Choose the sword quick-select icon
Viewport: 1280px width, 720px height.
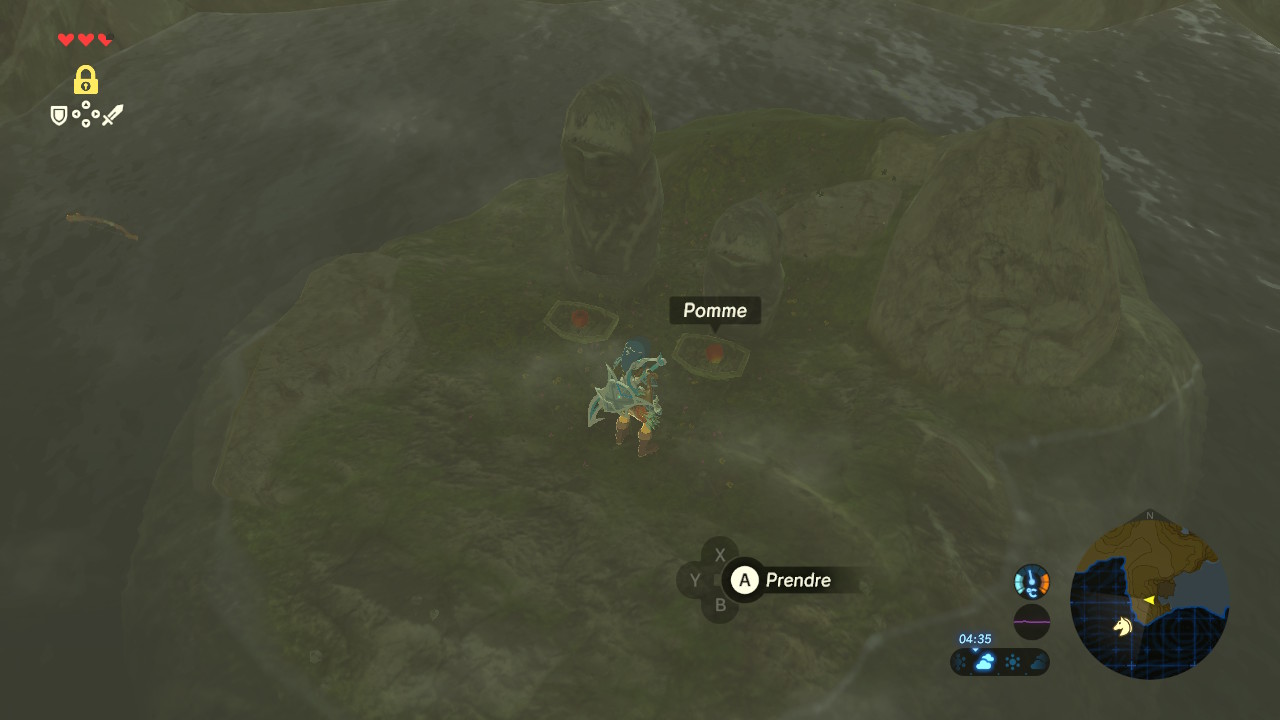(x=112, y=116)
